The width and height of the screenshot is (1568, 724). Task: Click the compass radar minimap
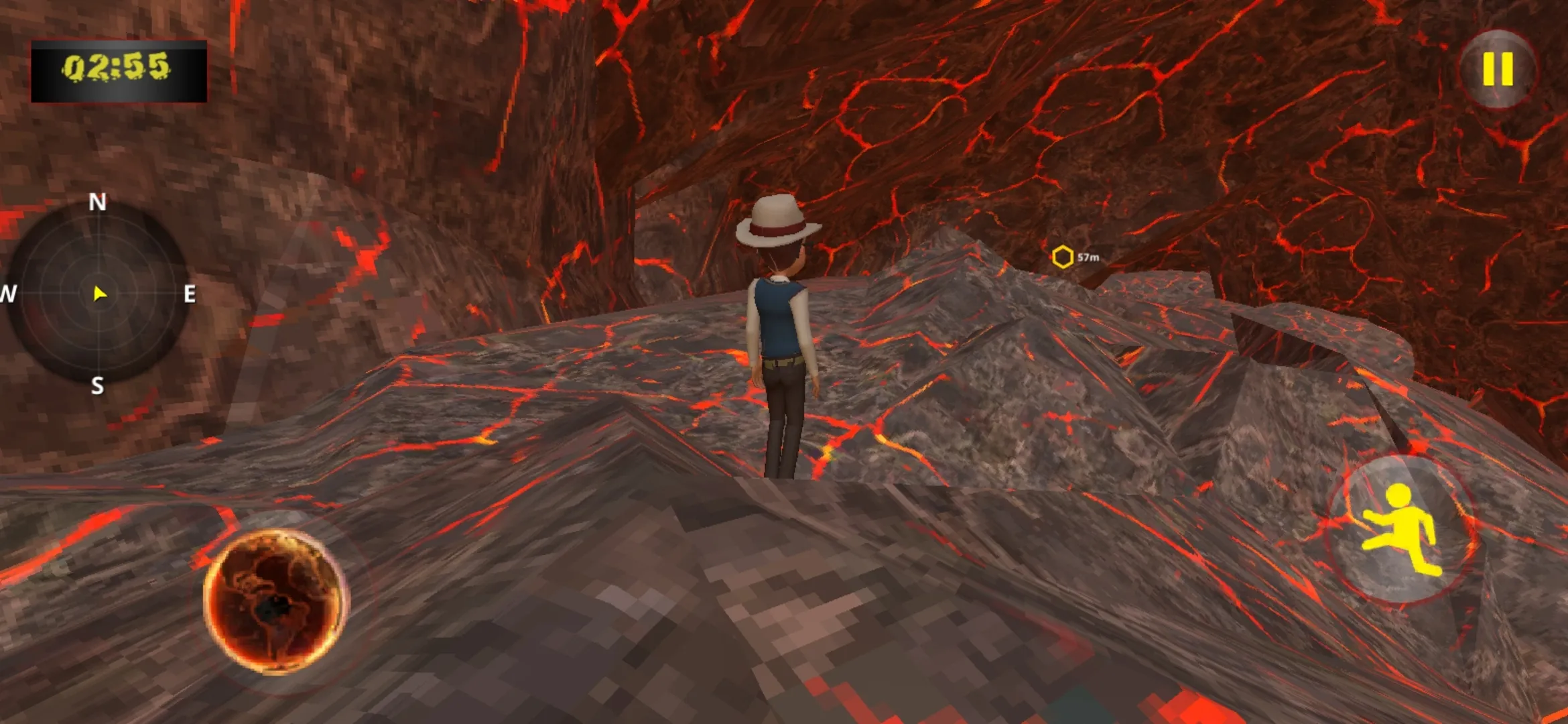[99, 293]
